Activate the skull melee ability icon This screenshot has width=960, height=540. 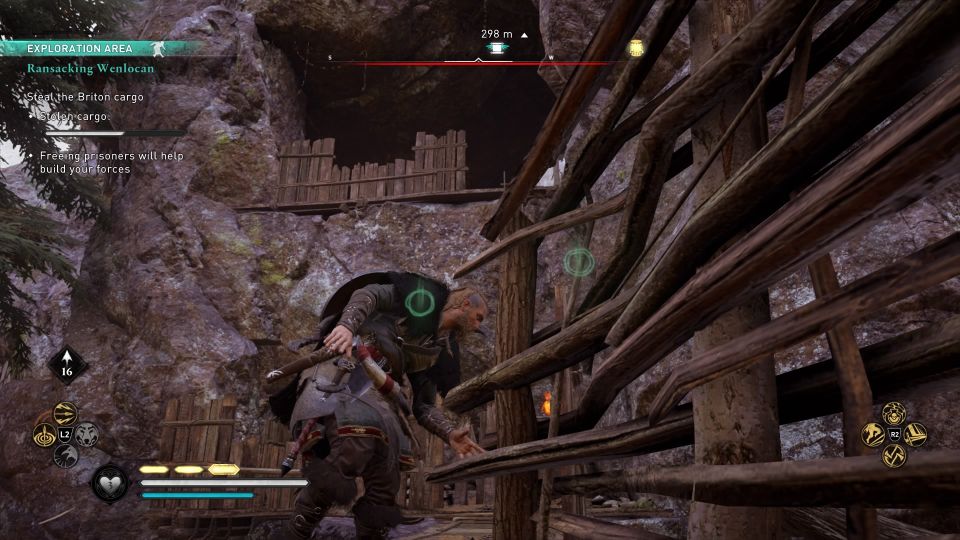point(893,413)
